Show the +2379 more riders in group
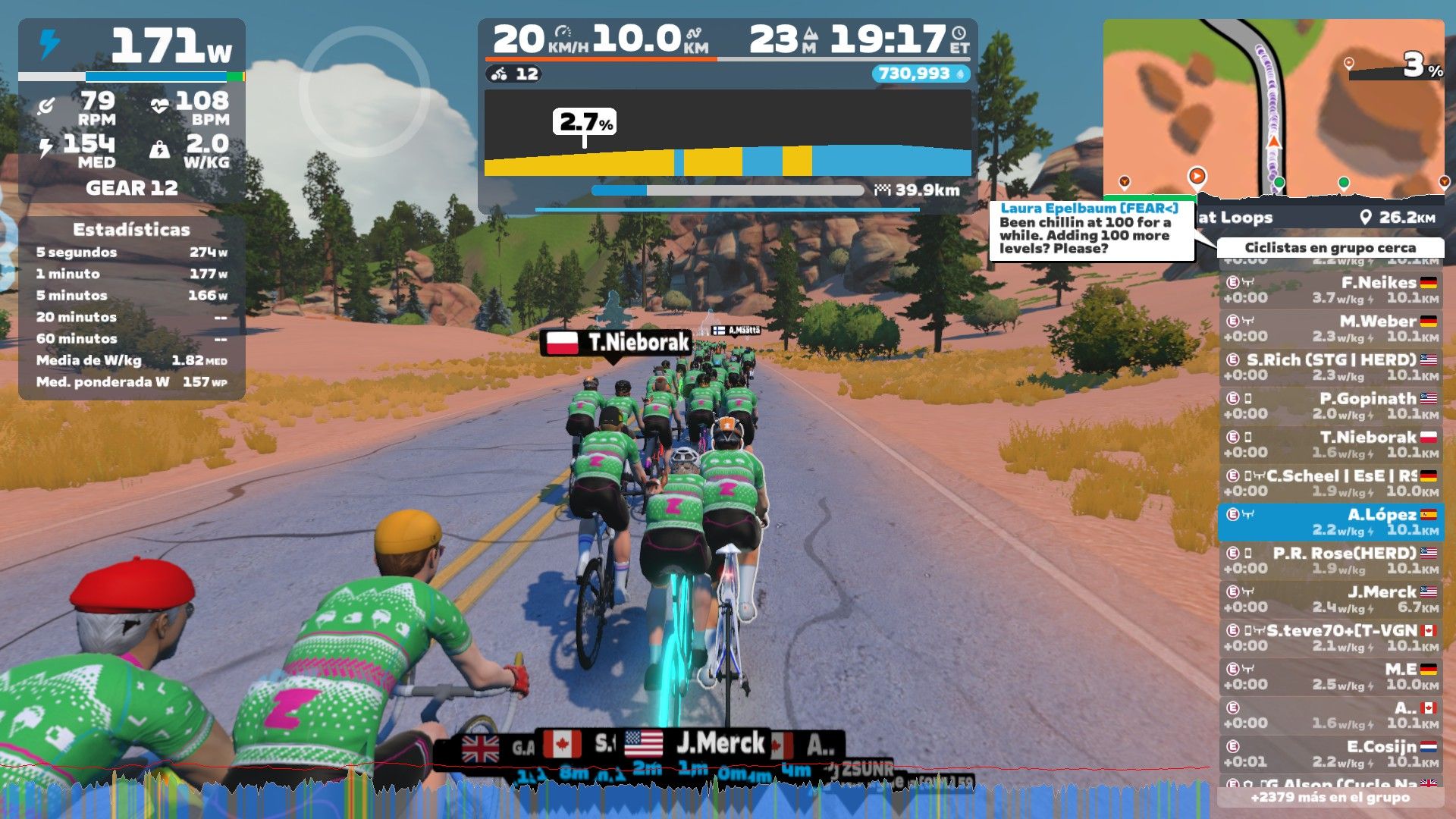Image resolution: width=1456 pixels, height=819 pixels. click(x=1331, y=797)
